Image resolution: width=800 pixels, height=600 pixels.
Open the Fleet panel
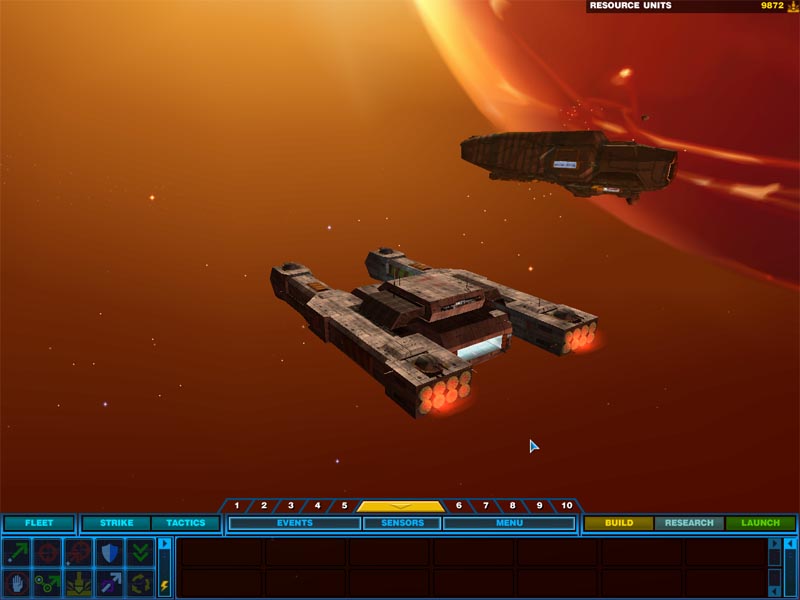pyautogui.click(x=39, y=523)
